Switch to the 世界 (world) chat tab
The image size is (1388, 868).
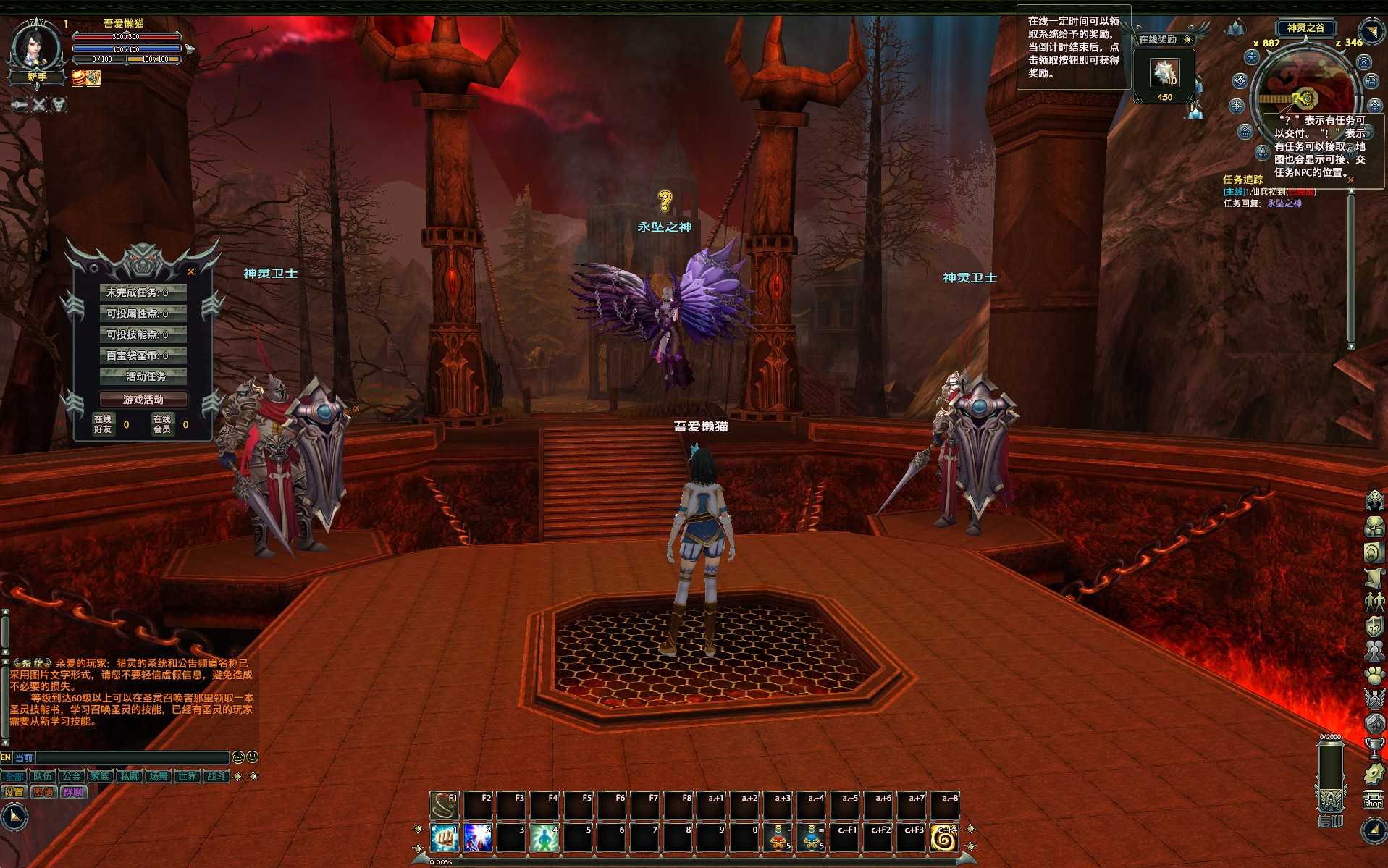(x=187, y=776)
